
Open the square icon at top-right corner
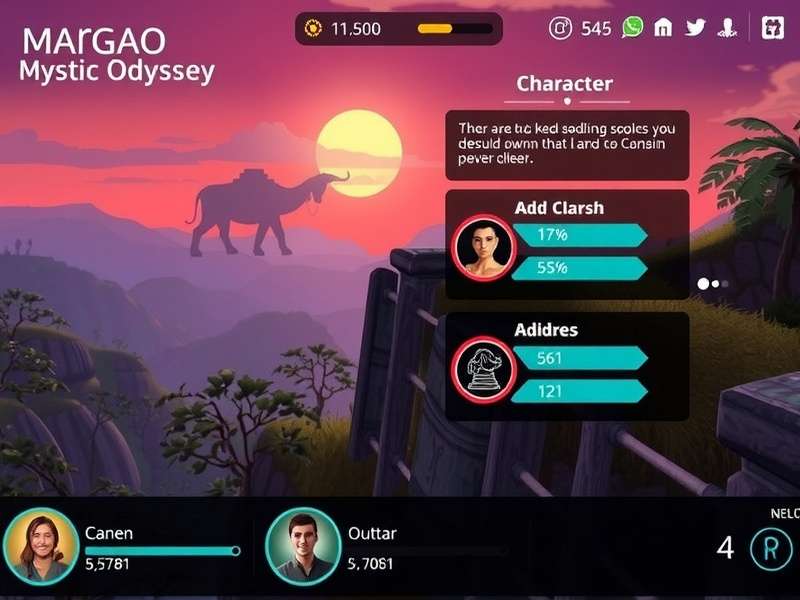(x=773, y=28)
